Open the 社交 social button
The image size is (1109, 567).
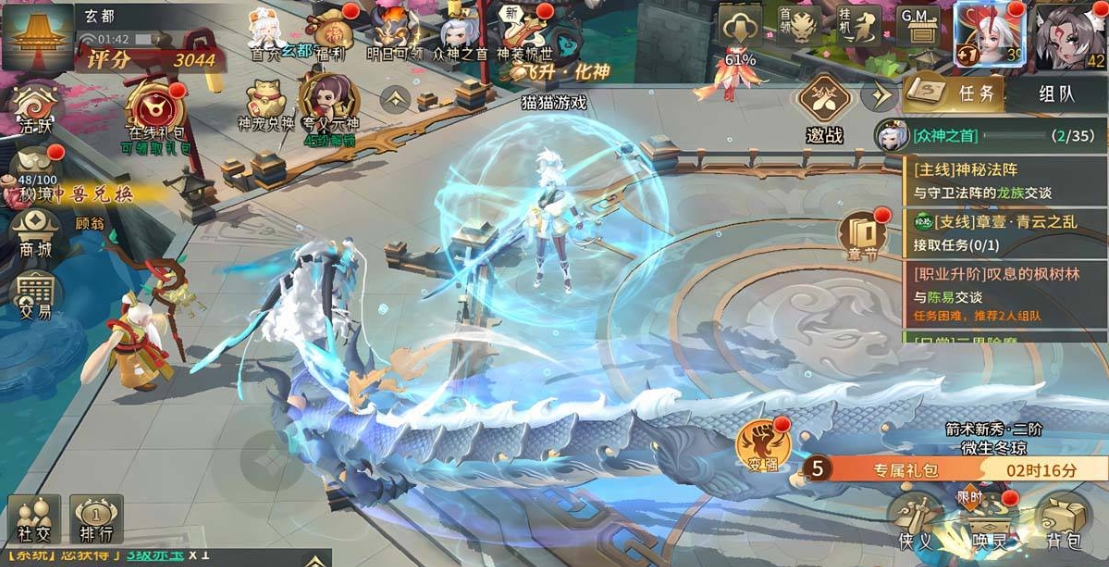click(x=34, y=520)
